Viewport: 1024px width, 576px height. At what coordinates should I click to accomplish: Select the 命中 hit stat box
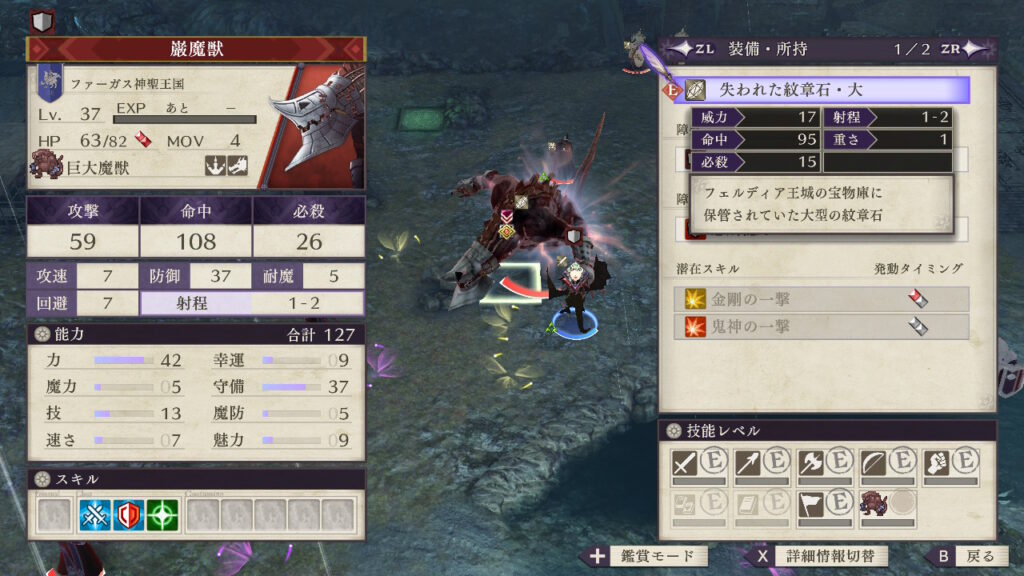point(196,228)
